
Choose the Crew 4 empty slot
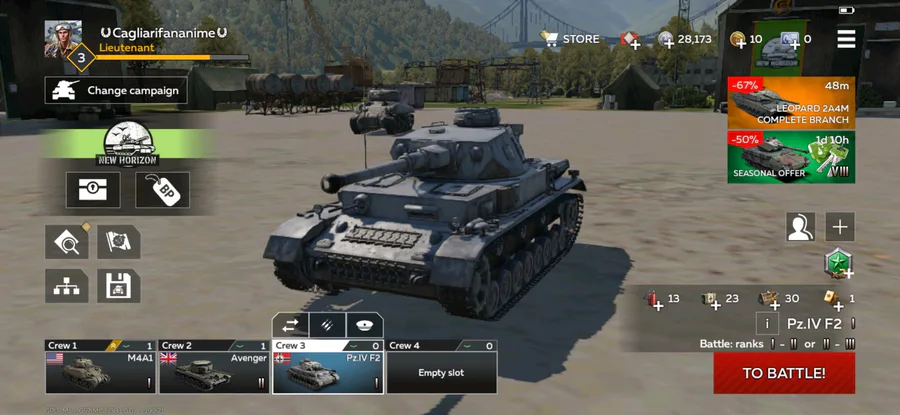point(441,367)
